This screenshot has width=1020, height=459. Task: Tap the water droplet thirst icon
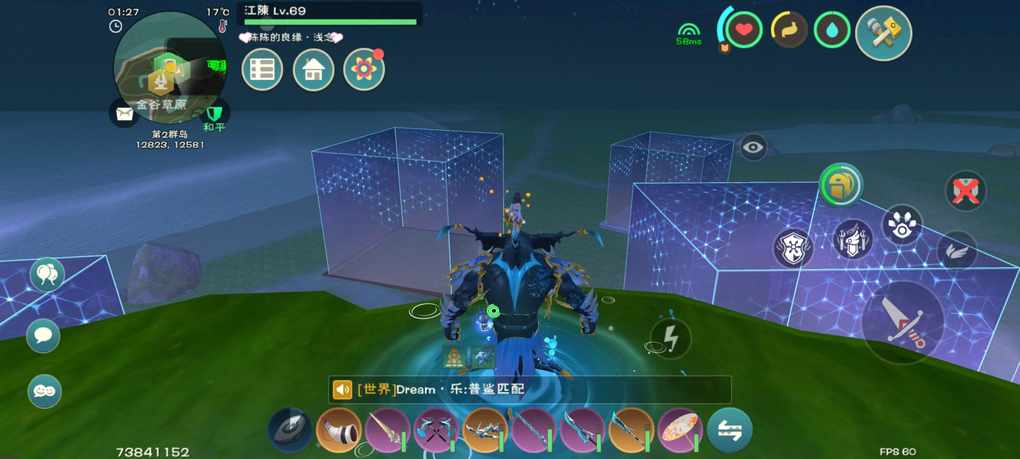(832, 30)
